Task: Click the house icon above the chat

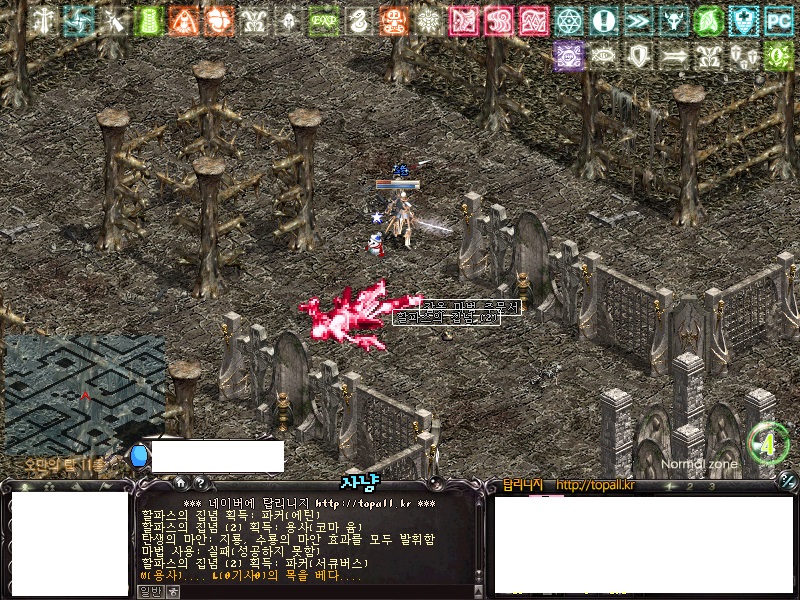Action: tap(180, 483)
